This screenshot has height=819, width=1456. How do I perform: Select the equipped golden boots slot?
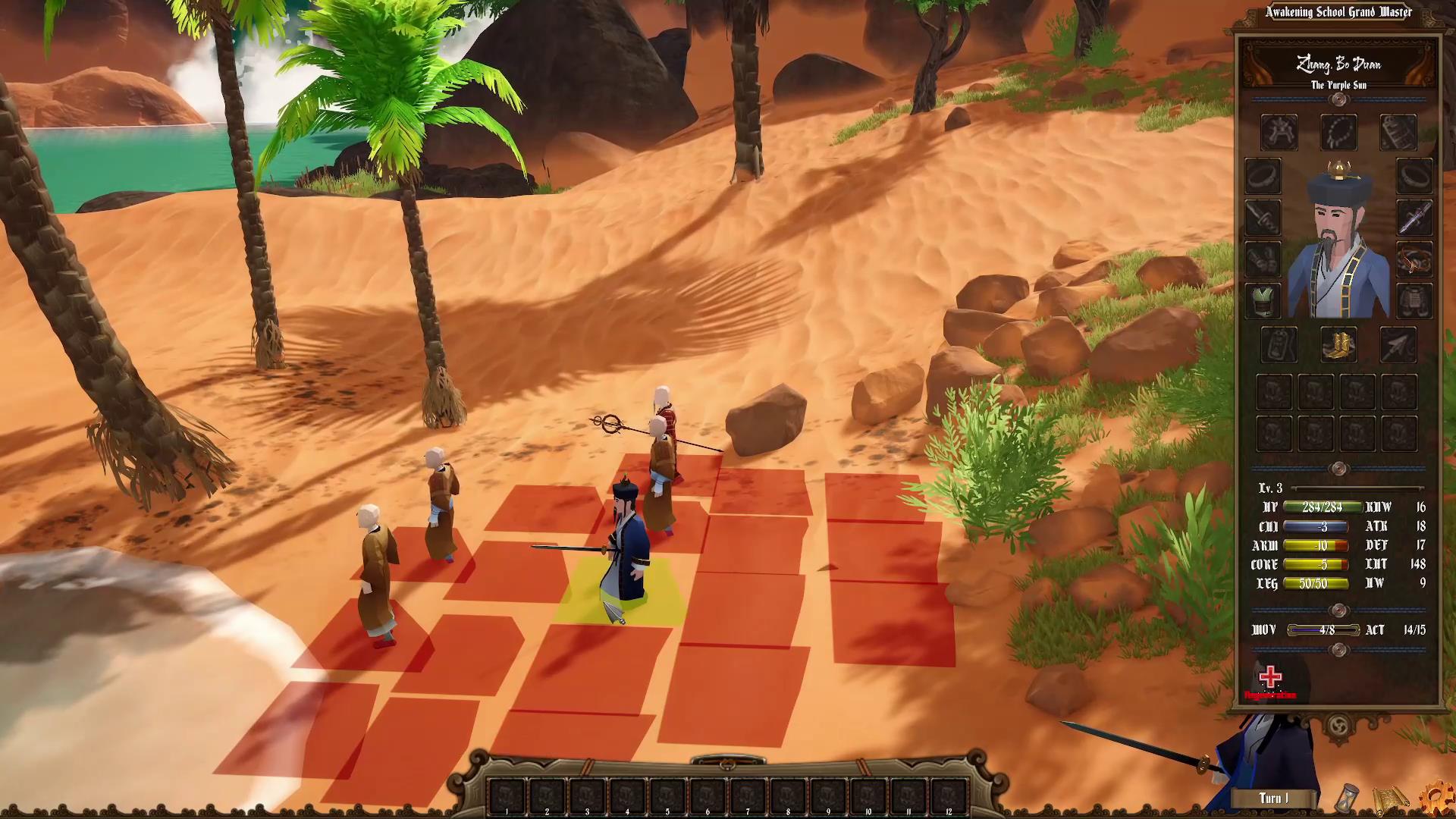pos(1338,345)
